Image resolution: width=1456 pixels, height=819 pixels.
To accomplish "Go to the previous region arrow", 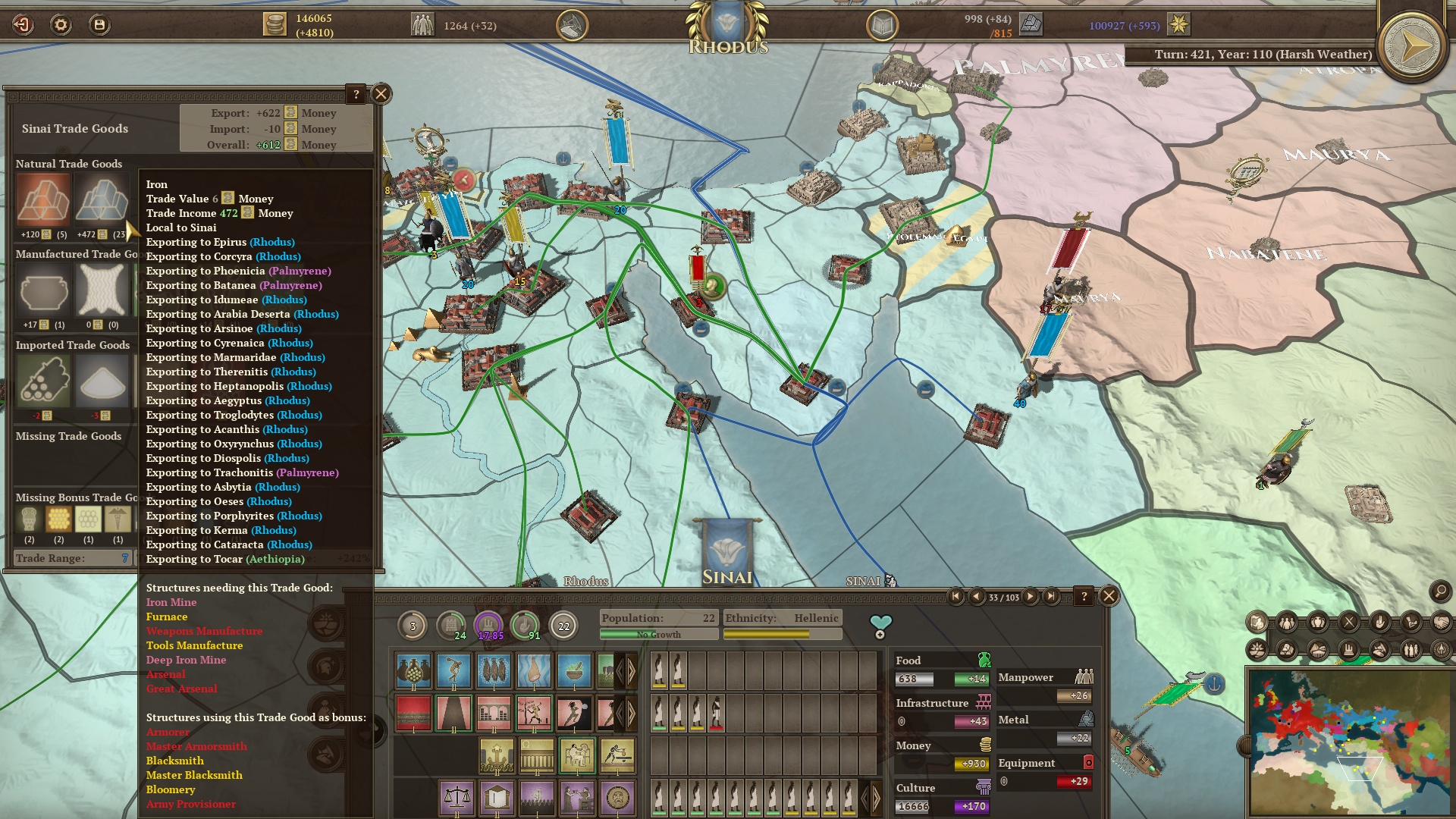I will tap(977, 597).
